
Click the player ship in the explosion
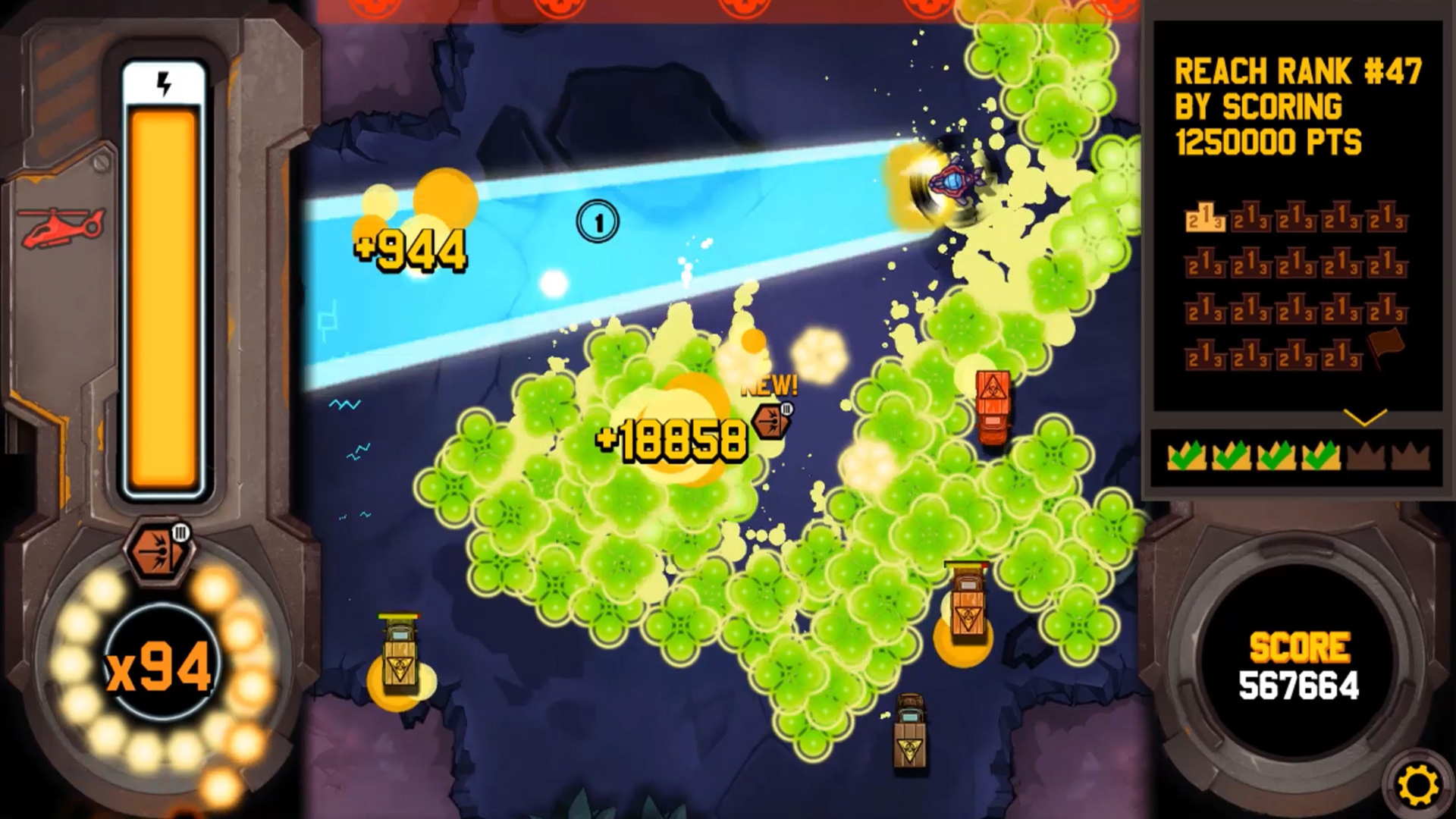pyautogui.click(x=954, y=180)
